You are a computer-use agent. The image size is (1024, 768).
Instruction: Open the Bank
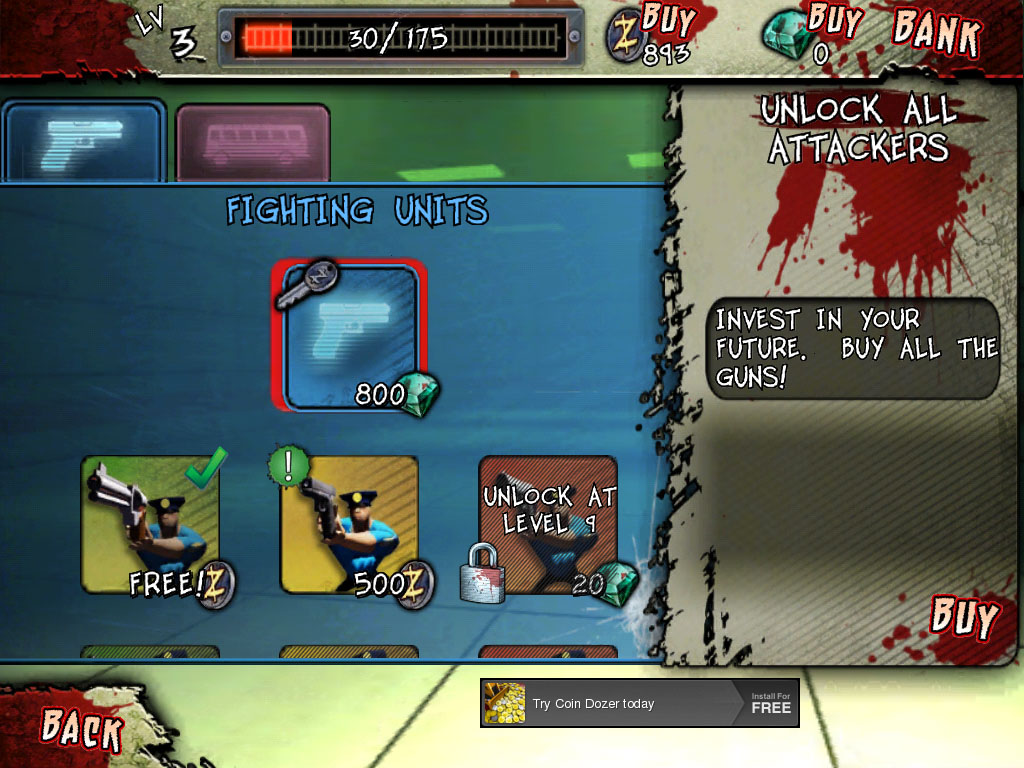pyautogui.click(x=936, y=32)
